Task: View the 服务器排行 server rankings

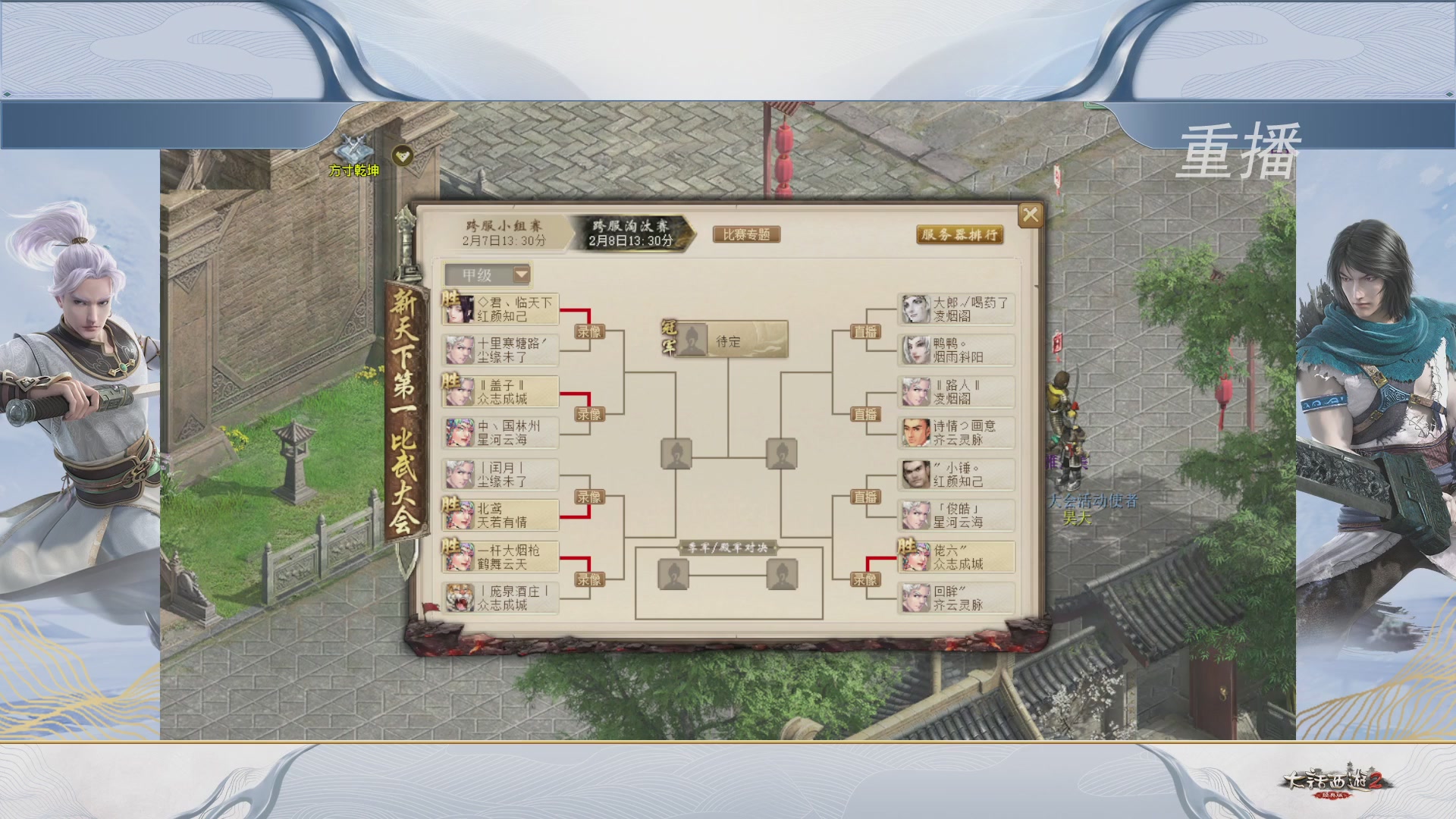Action: click(960, 236)
